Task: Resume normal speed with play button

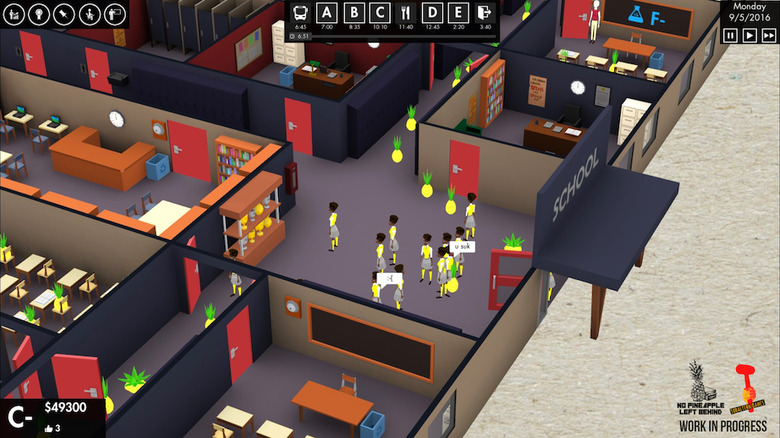Action: click(x=748, y=35)
